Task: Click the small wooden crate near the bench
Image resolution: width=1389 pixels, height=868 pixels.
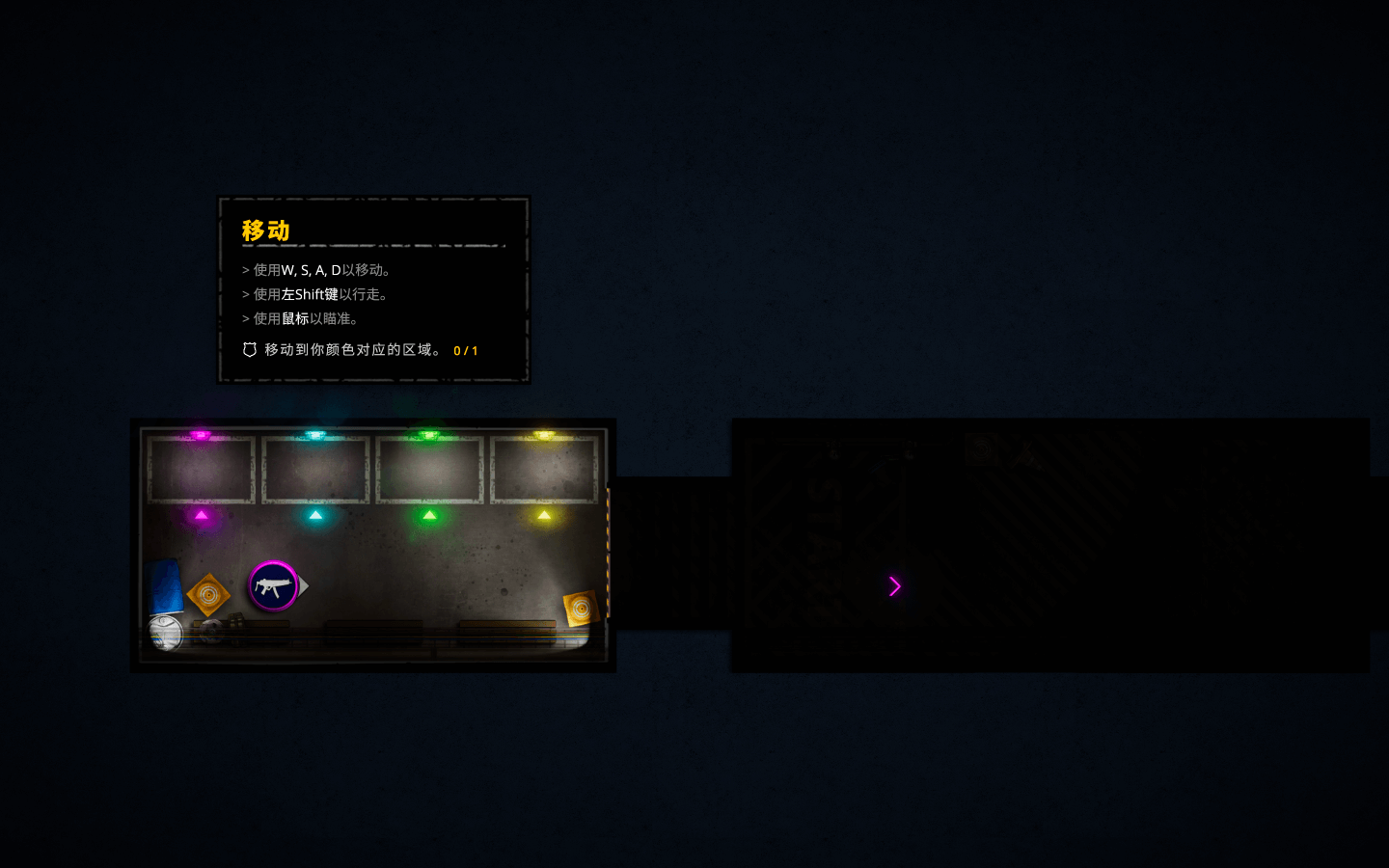Action: click(x=235, y=620)
